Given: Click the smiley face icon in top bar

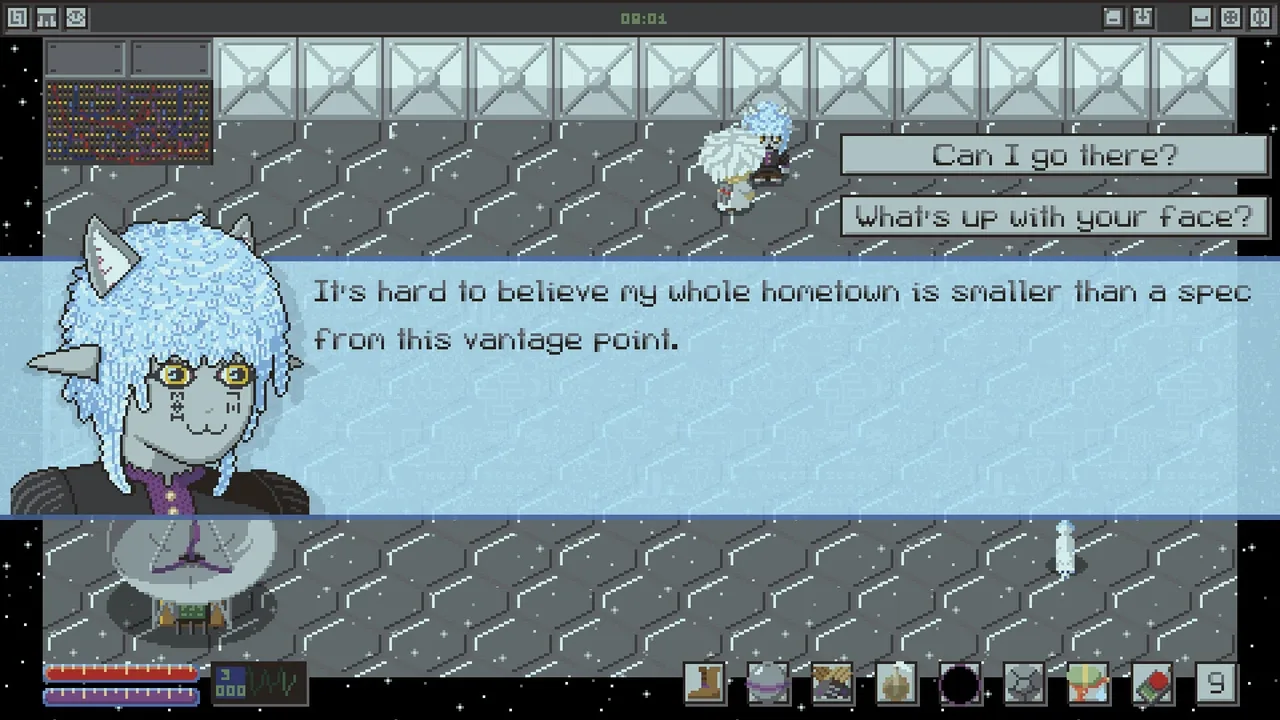Looking at the screenshot, I should click(76, 18).
